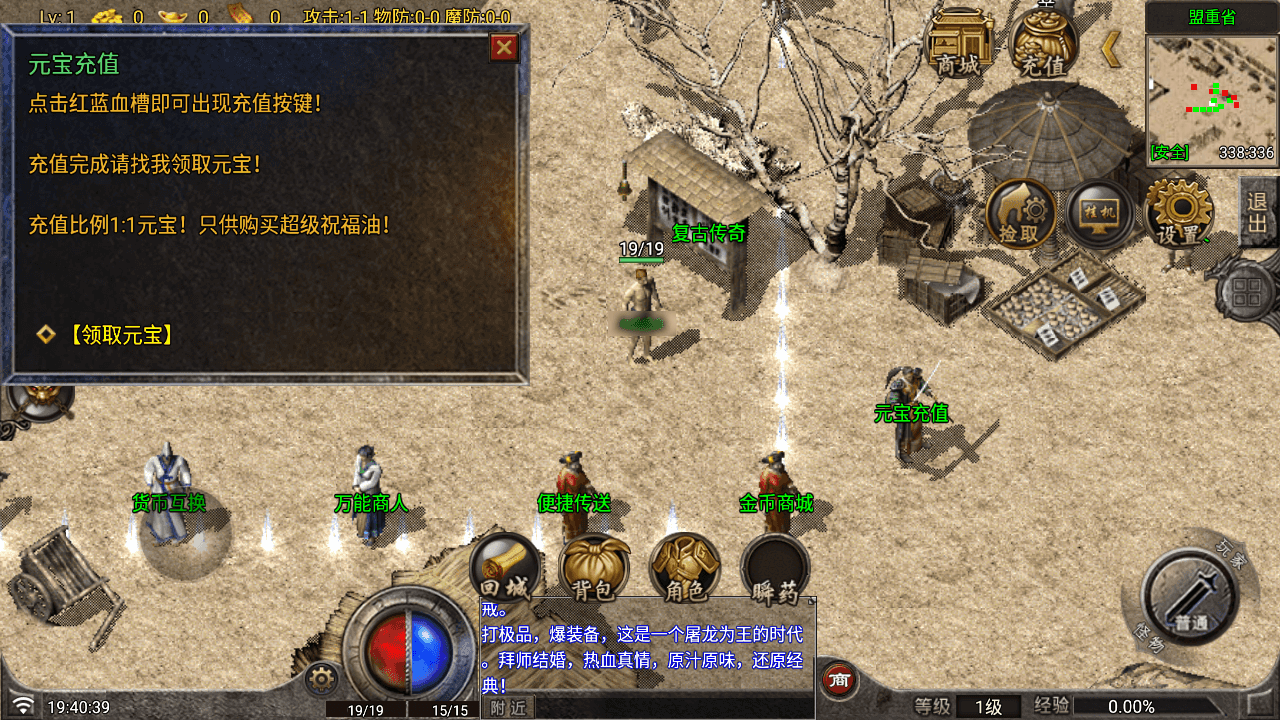Switch to the 附近 nearby chat channel
This screenshot has height=720, width=1280.
click(x=508, y=707)
